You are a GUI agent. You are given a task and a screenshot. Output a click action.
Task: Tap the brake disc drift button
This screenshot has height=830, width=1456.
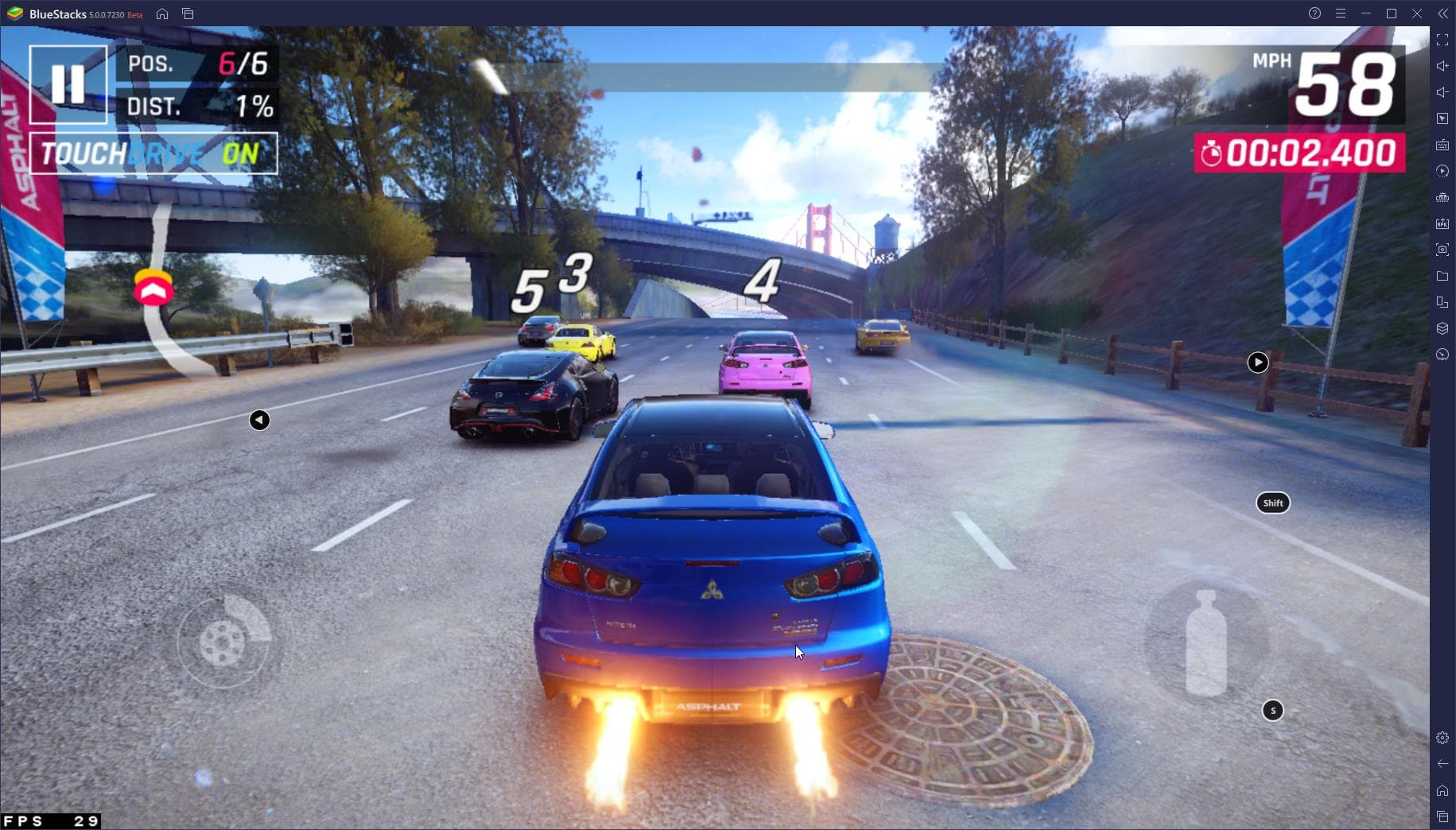point(224,641)
